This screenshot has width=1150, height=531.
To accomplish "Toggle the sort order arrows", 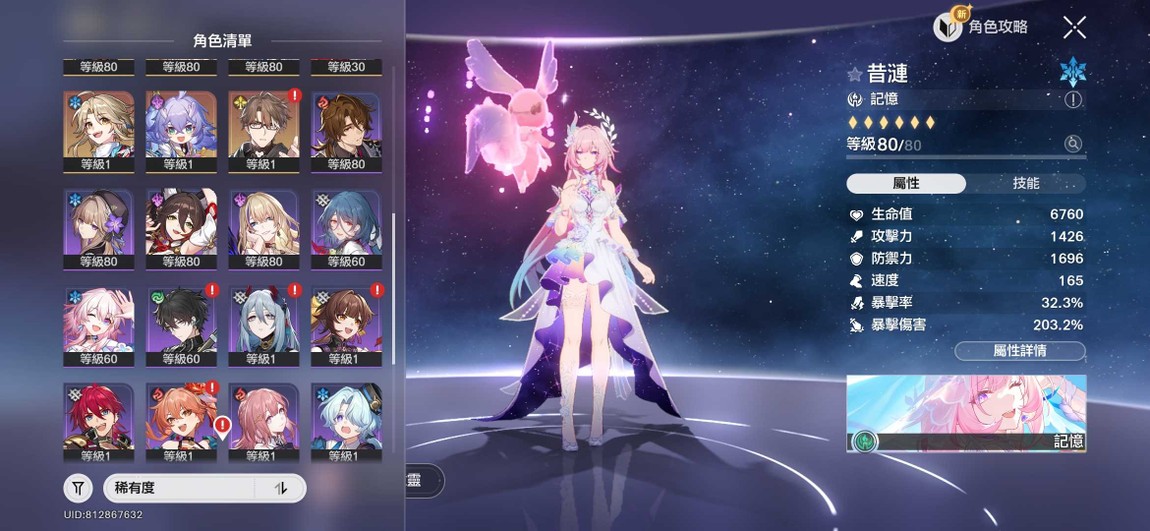I will coord(281,488).
